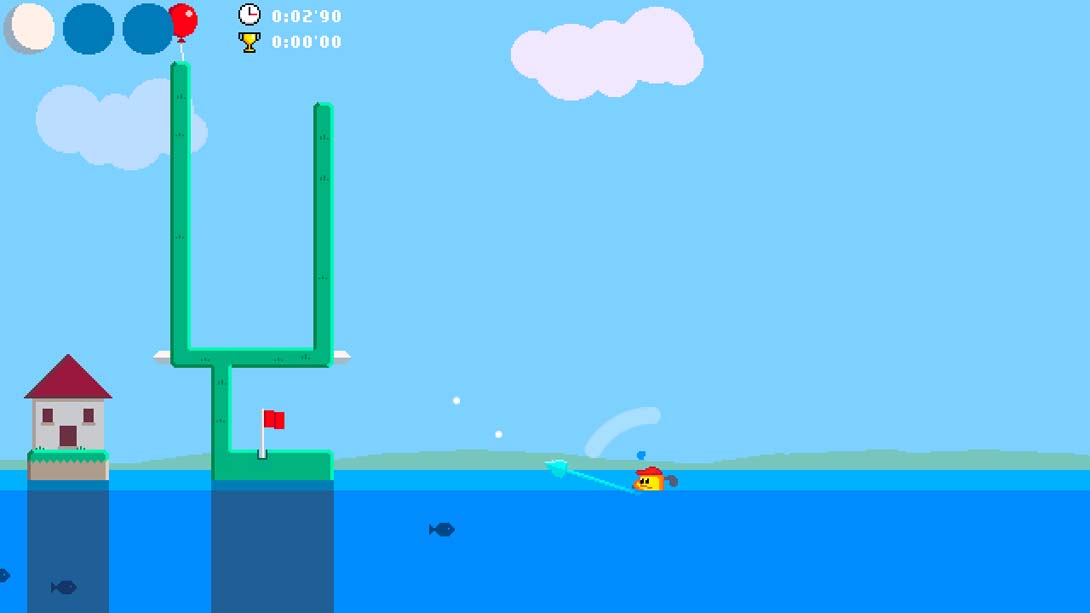The height and width of the screenshot is (613, 1090).
Task: Select the clock icon beside the timer
Action: pos(249,14)
